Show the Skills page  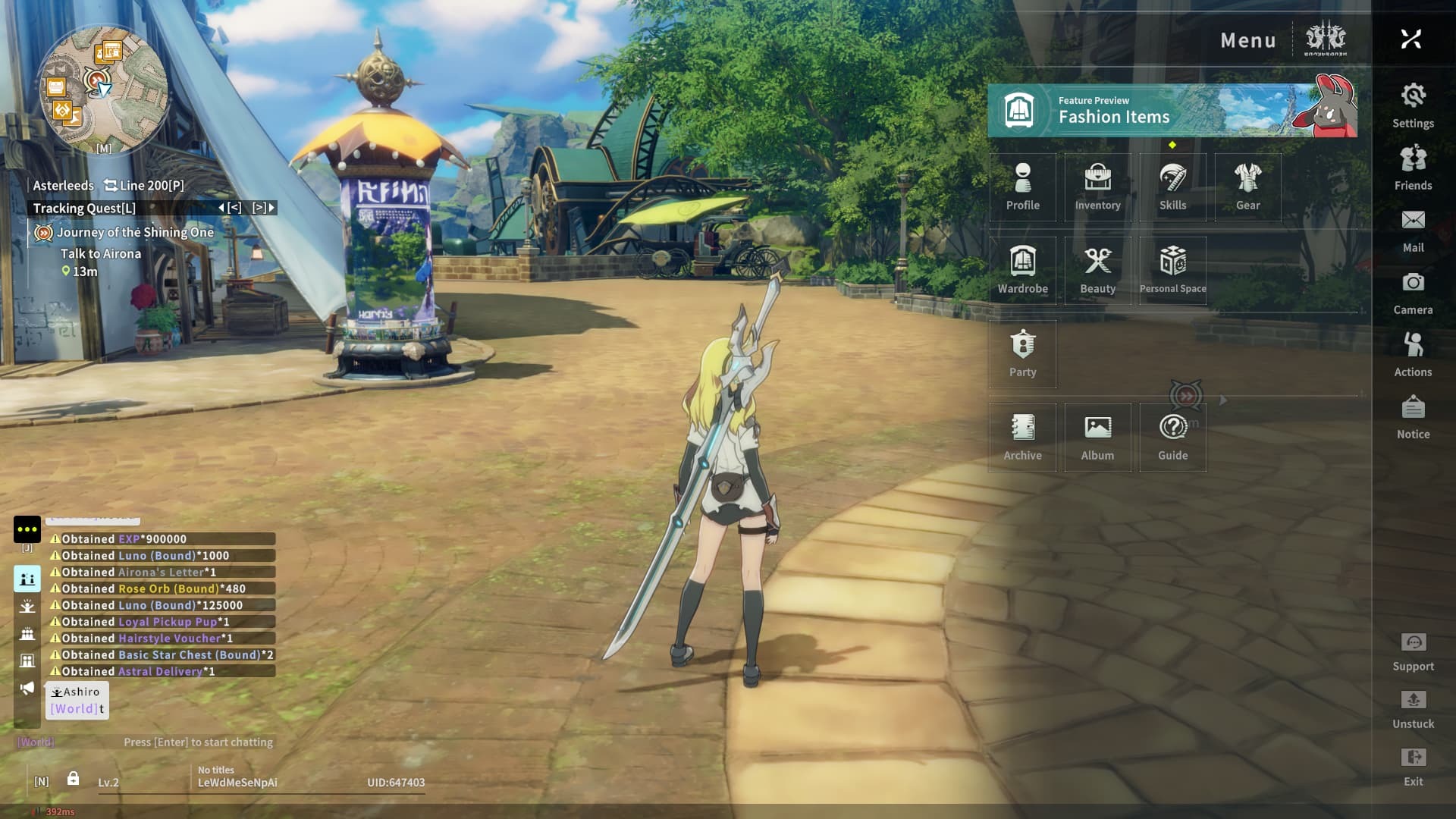click(1172, 187)
